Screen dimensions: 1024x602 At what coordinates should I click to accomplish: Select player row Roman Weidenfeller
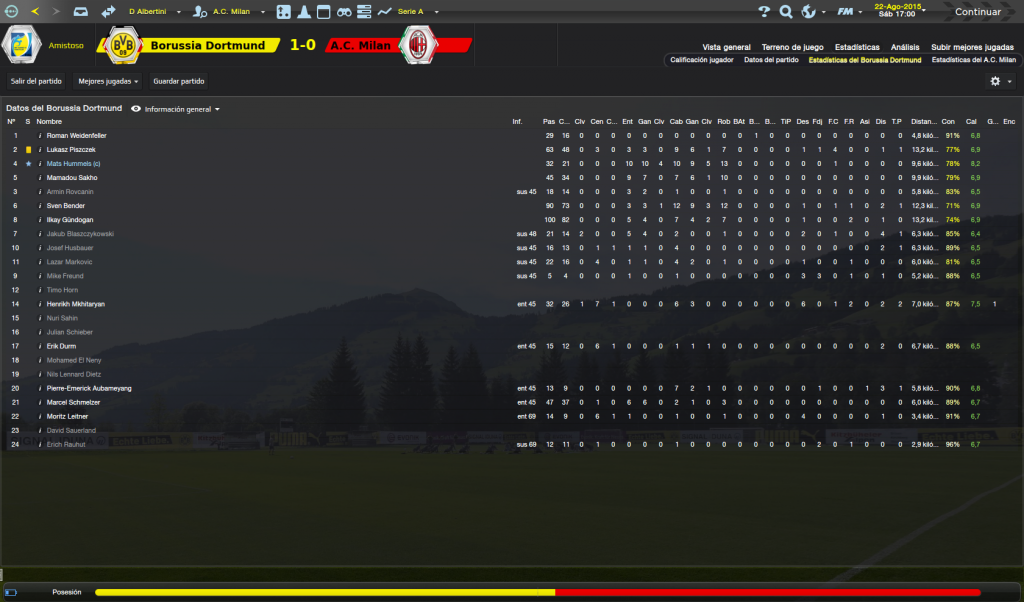pyautogui.click(x=77, y=135)
